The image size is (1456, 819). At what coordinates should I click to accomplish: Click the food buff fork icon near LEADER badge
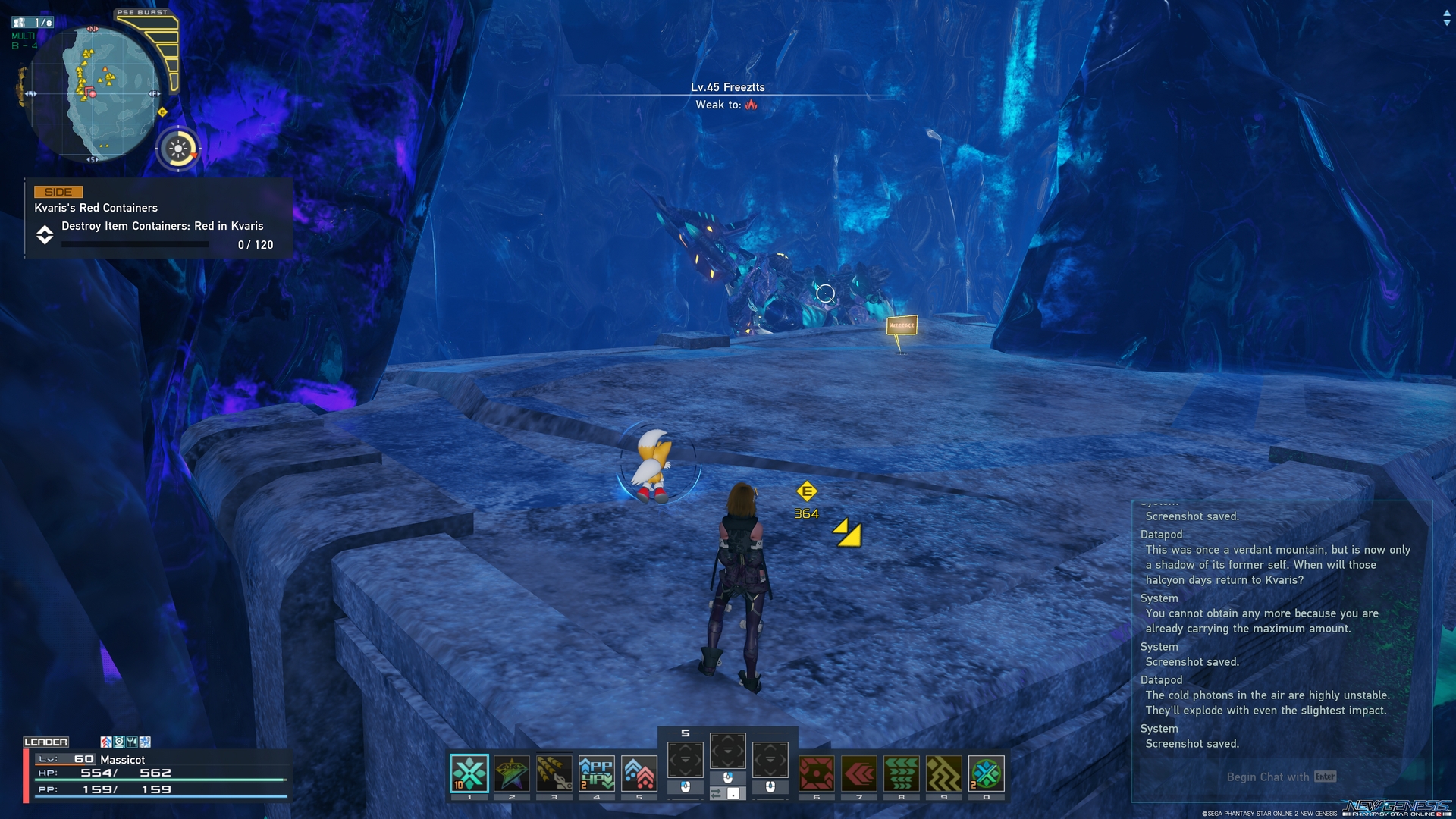[132, 742]
